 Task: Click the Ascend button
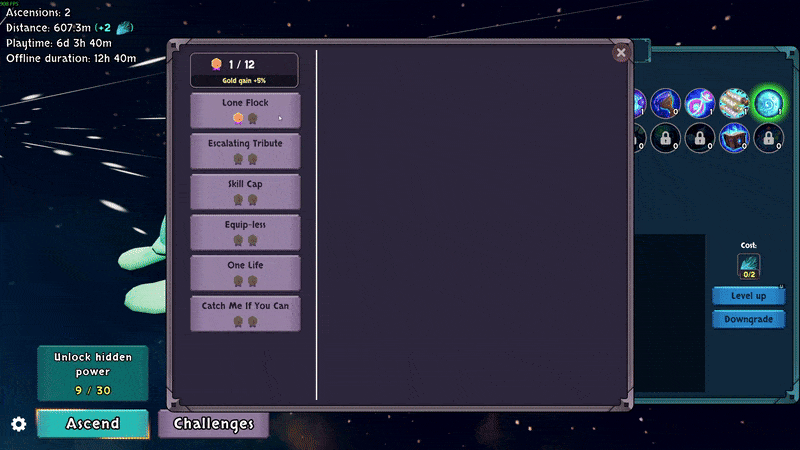tap(93, 423)
